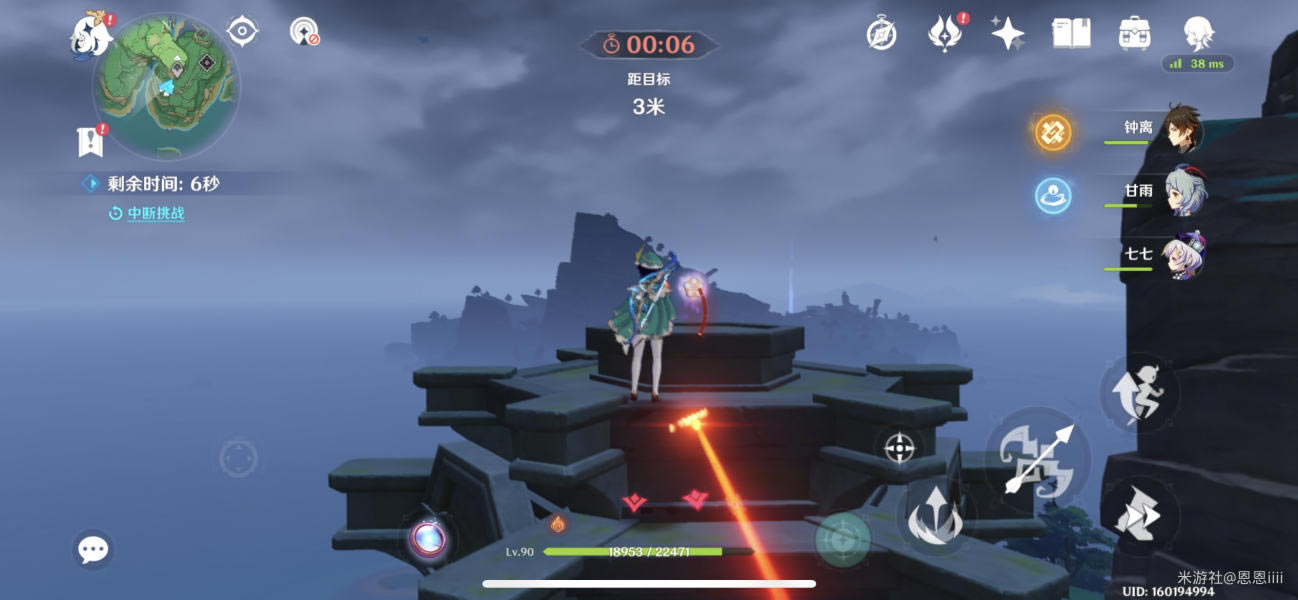This screenshot has width=1298, height=600.
Task: Open the circular minimap
Action: point(165,86)
